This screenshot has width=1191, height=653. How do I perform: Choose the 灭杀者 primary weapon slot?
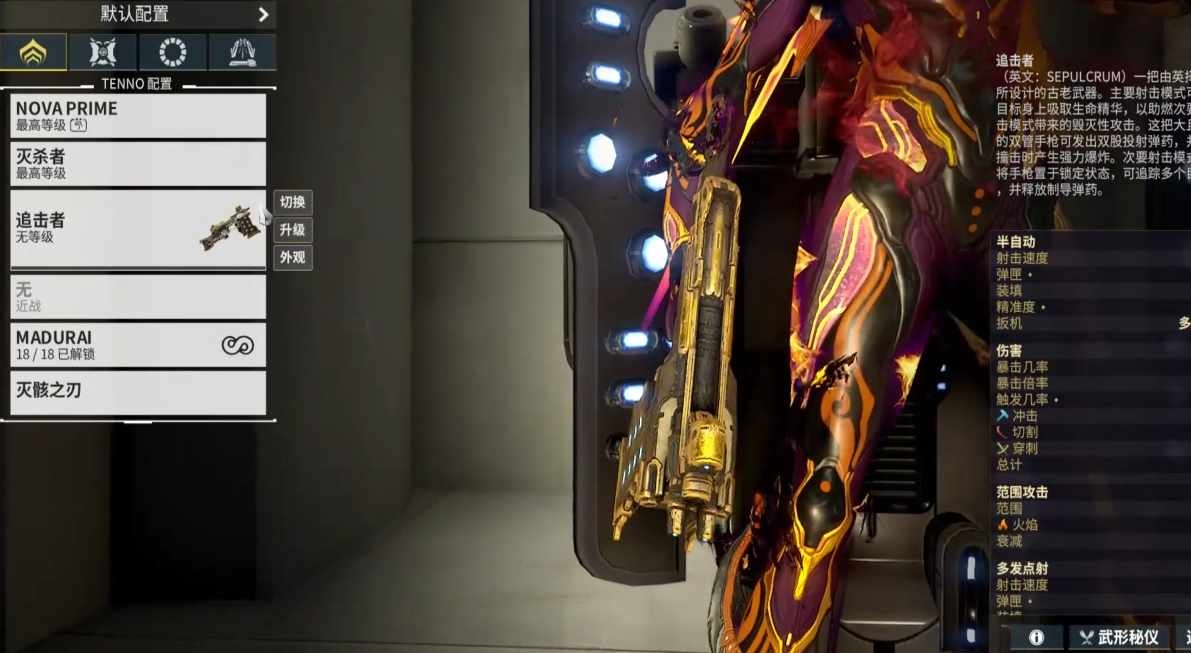[x=138, y=164]
